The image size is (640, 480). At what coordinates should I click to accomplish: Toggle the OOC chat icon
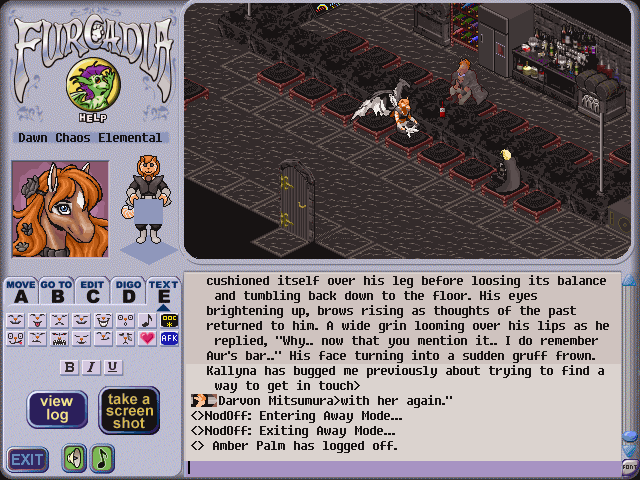pos(169,320)
